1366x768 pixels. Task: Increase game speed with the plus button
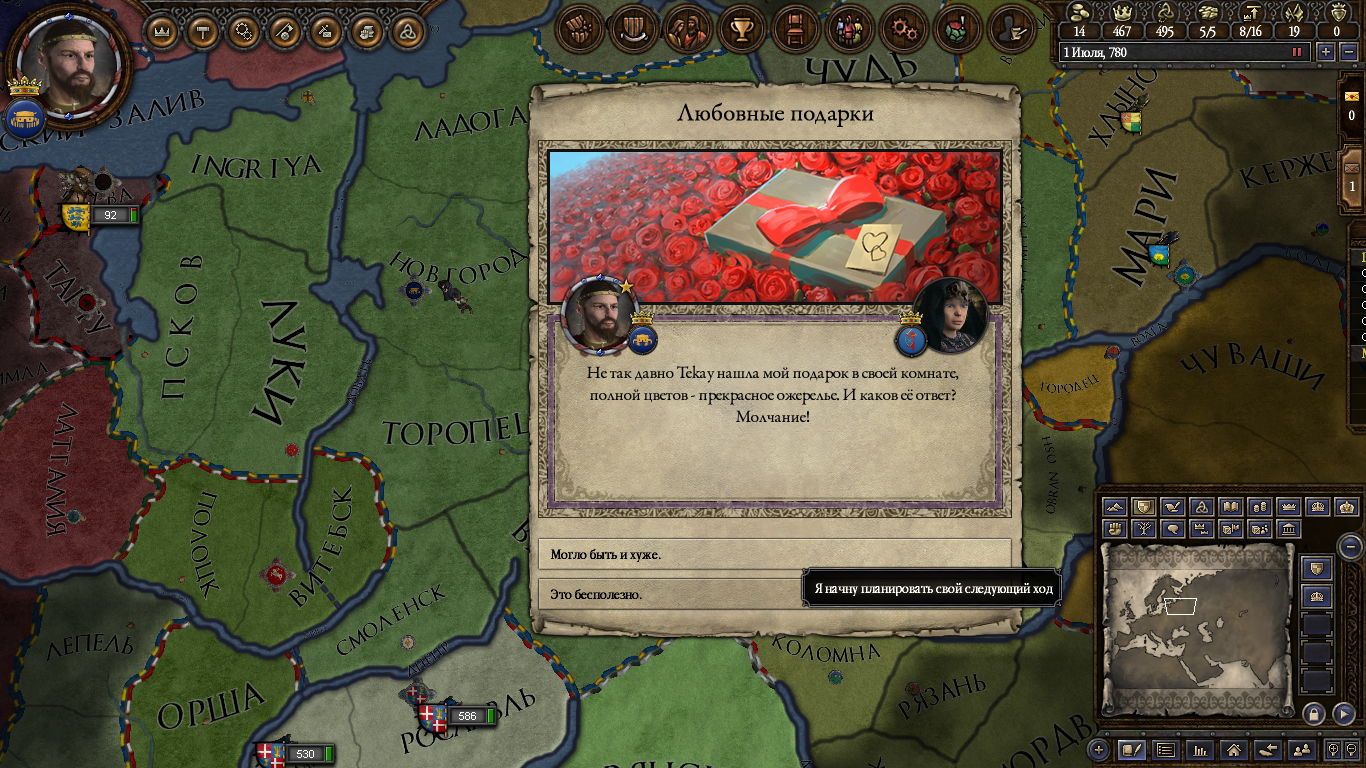(1326, 52)
